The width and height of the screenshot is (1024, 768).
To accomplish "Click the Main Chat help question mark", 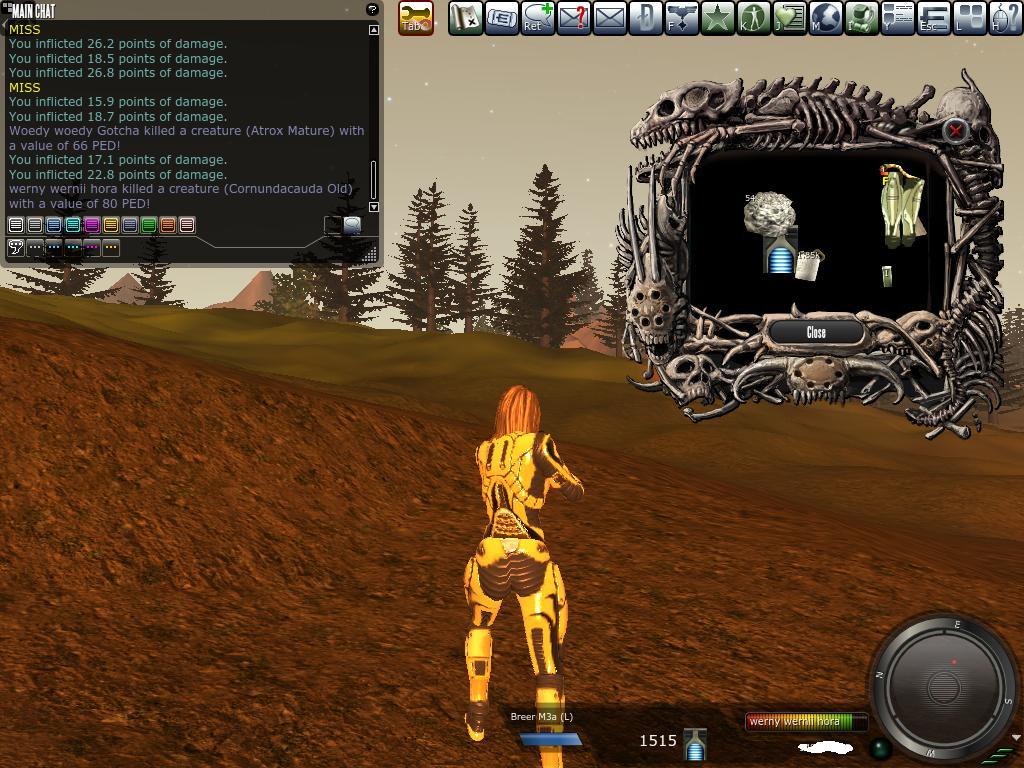I will [372, 9].
